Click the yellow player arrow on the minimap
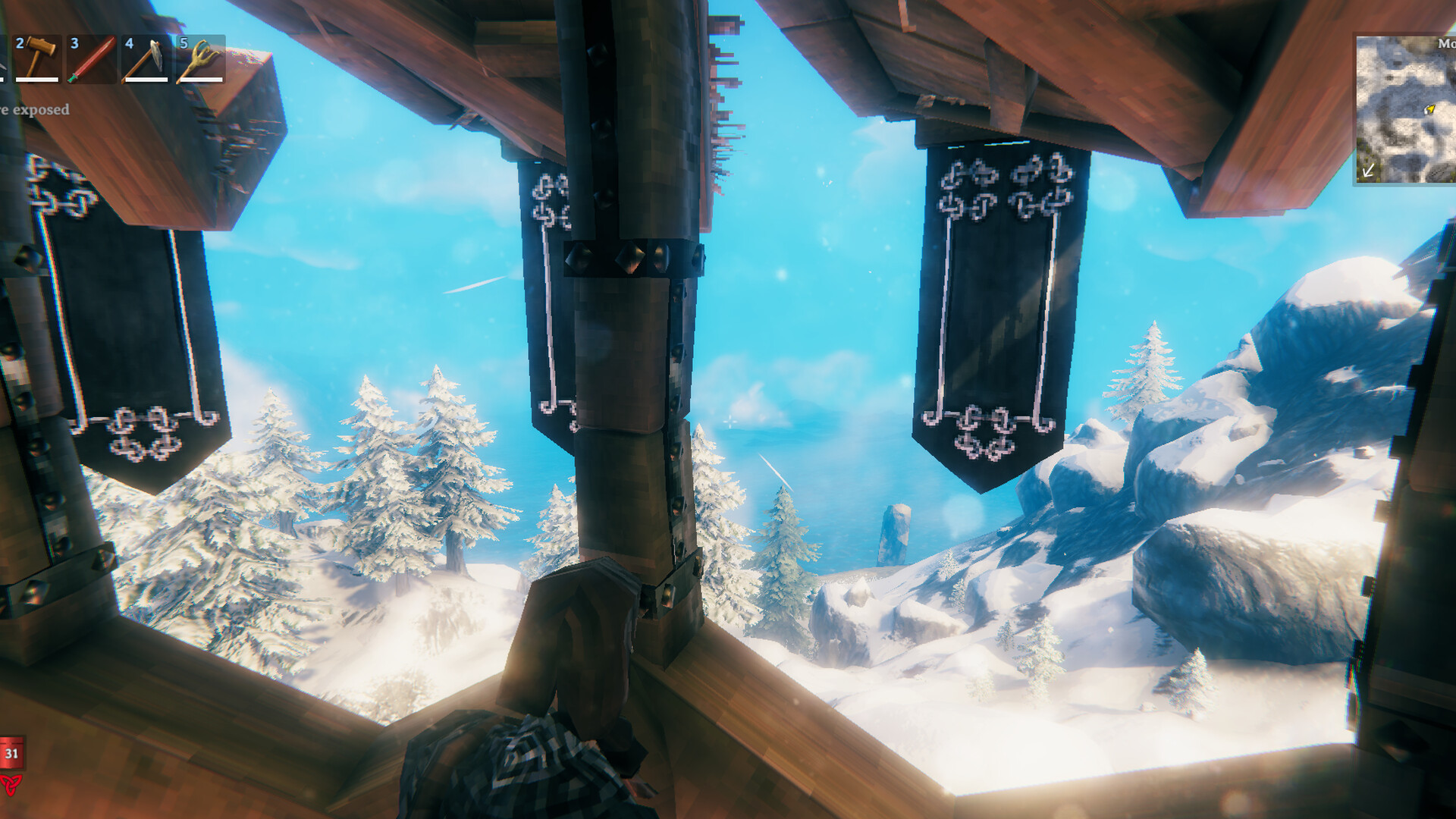 1429,111
